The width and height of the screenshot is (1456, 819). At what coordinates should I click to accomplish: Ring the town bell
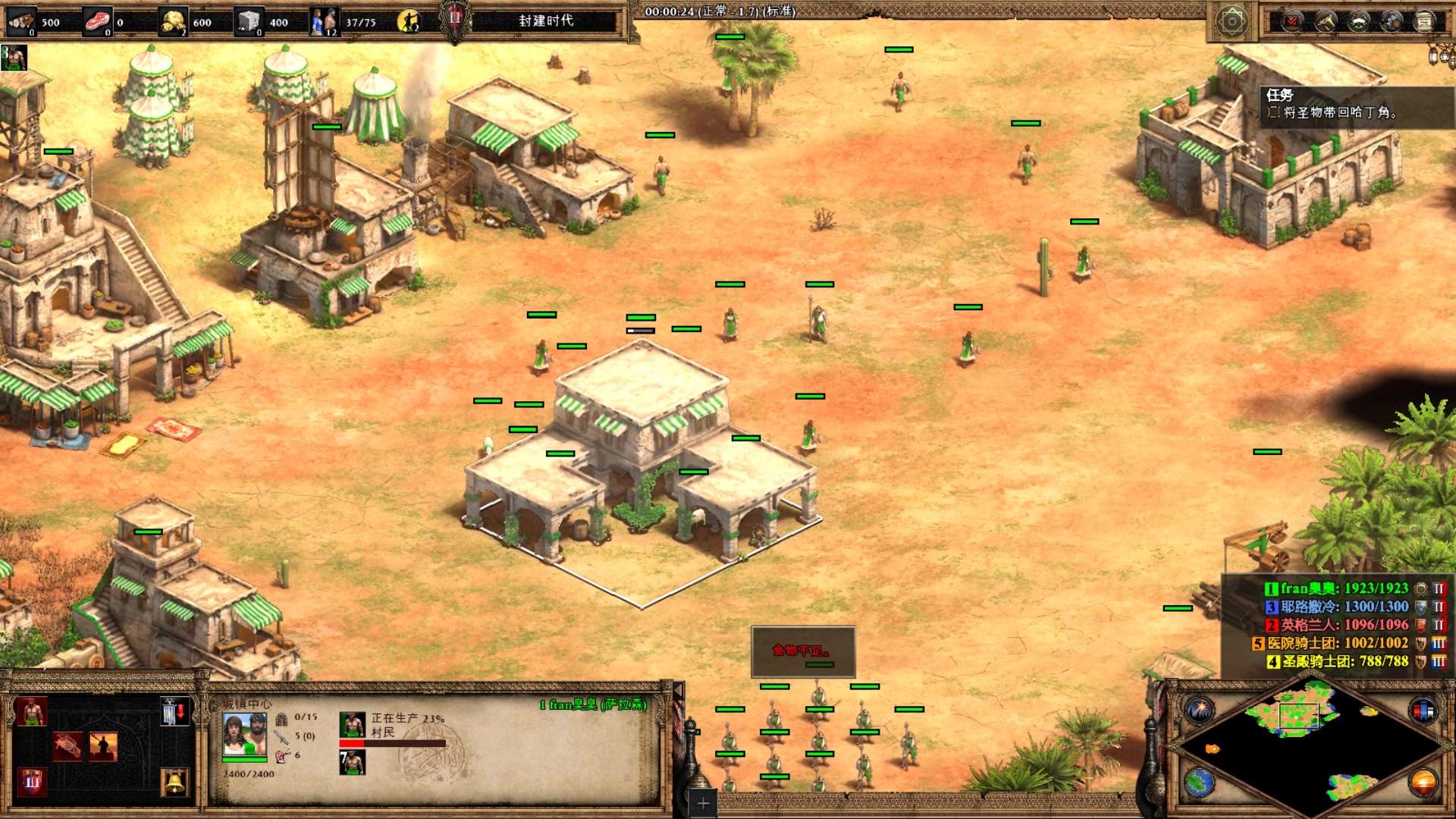coord(174,781)
